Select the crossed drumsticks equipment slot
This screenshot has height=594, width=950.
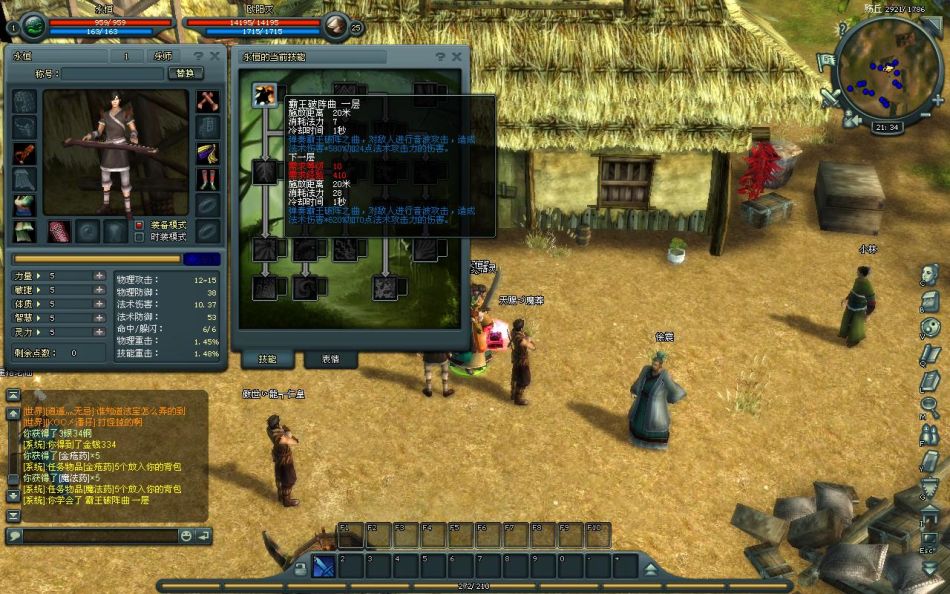click(x=207, y=101)
